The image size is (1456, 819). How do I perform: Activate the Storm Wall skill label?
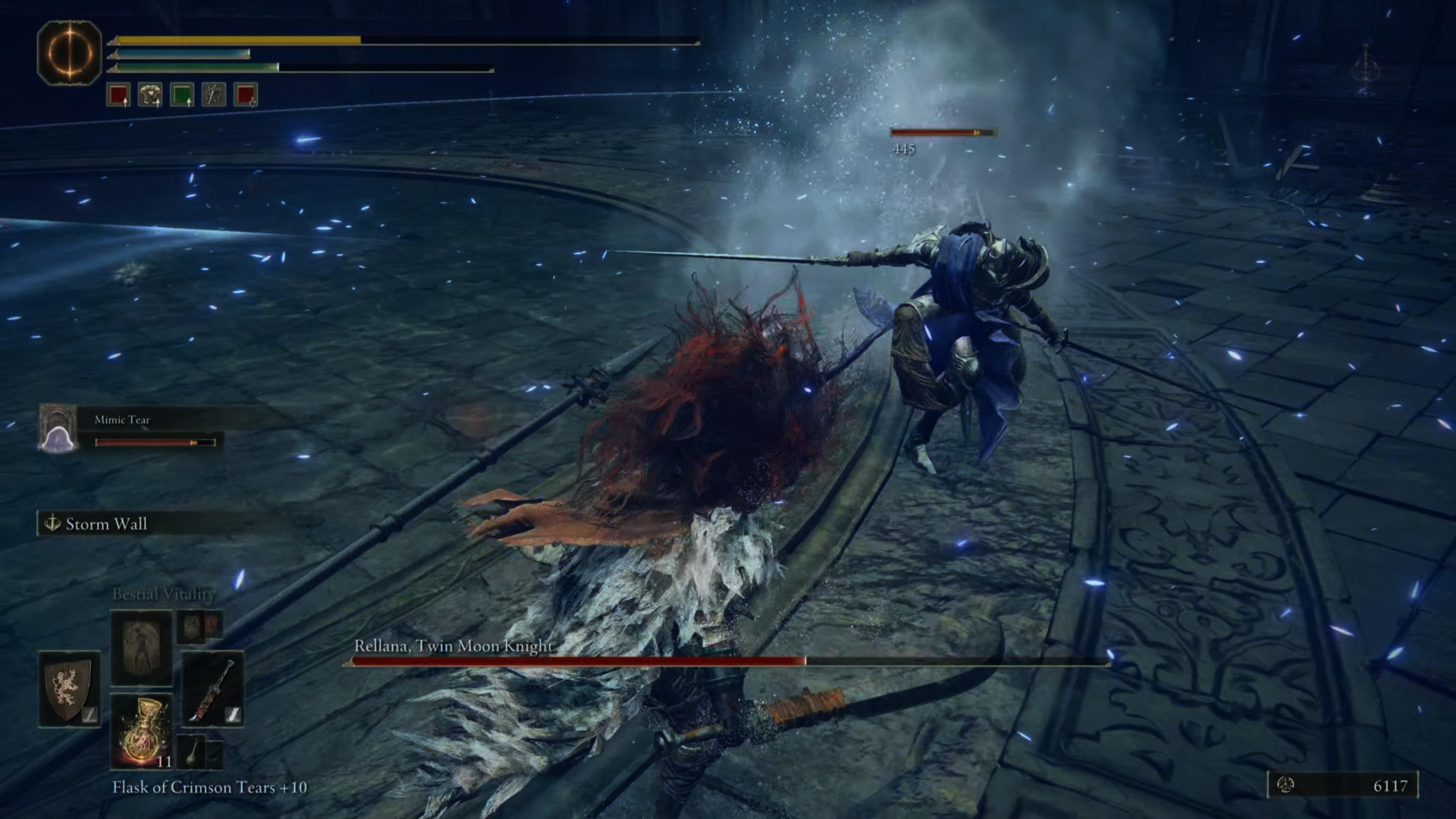[106, 524]
